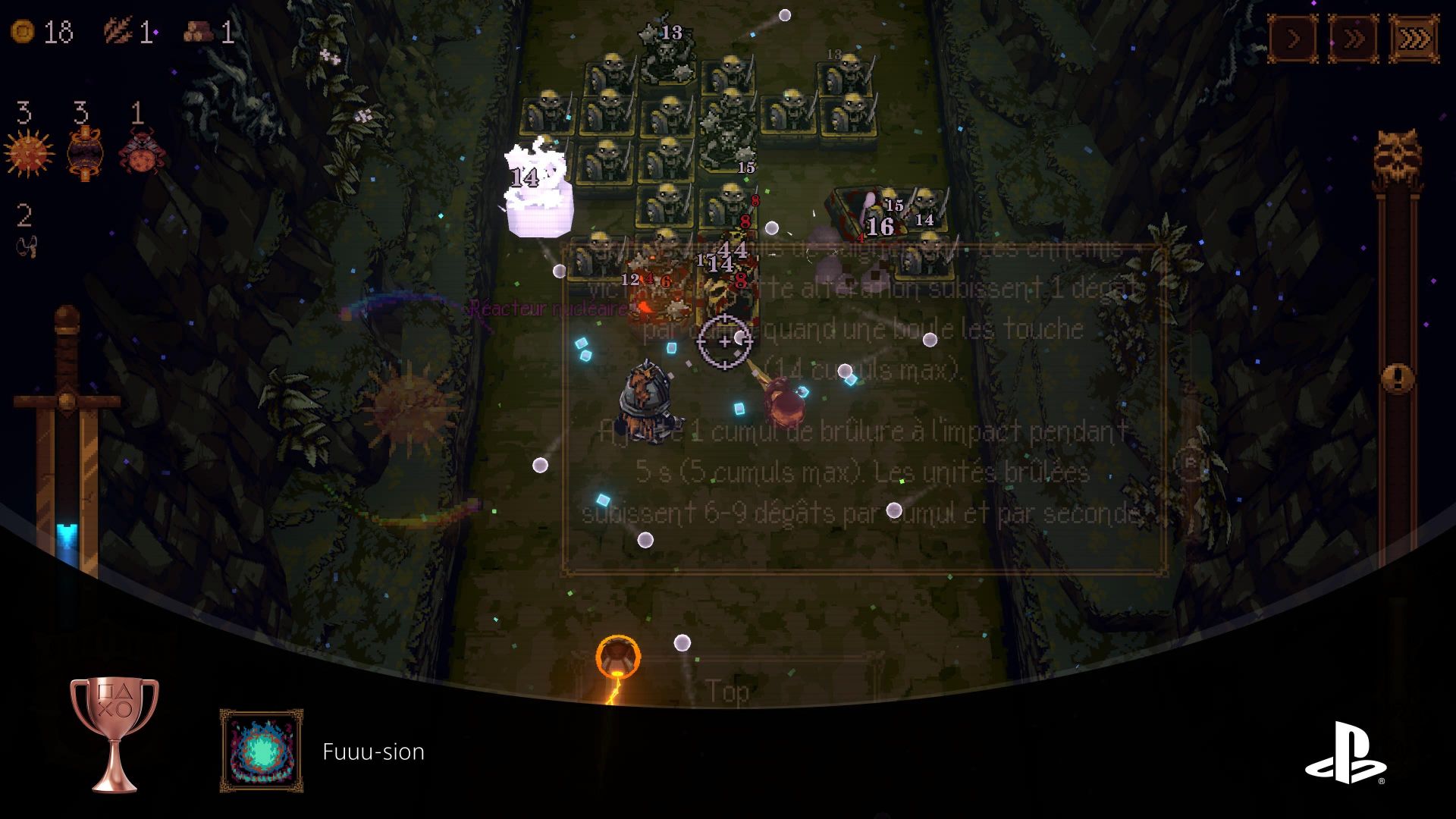Choose the red beetle ball icon
Screen dimensions: 1456x819
coord(139,152)
